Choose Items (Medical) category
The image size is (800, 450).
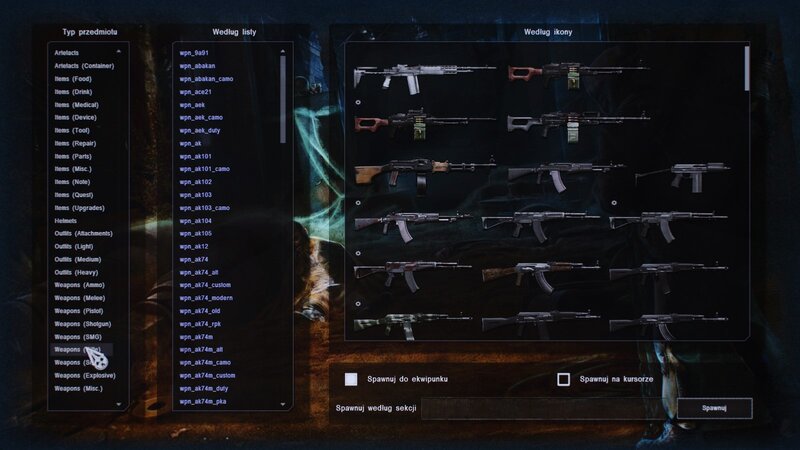75,104
